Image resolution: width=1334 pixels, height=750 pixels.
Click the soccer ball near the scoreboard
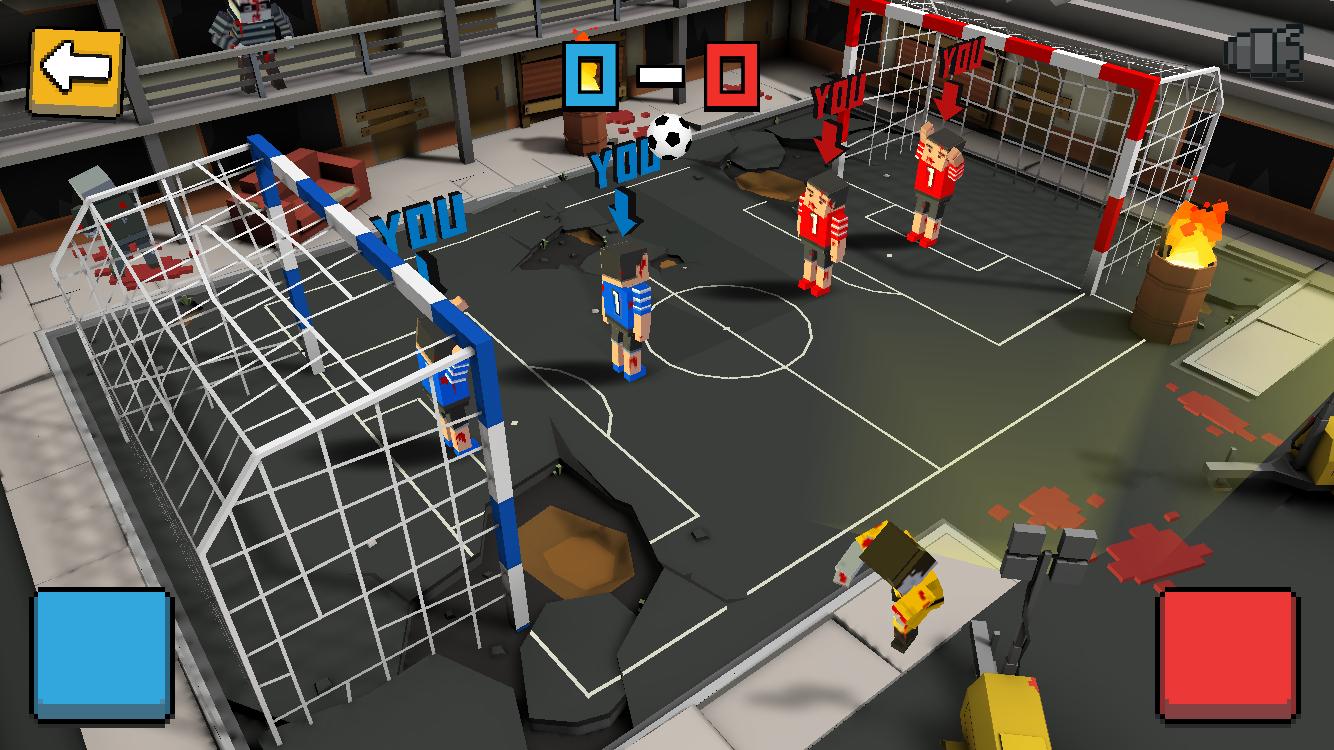click(671, 137)
